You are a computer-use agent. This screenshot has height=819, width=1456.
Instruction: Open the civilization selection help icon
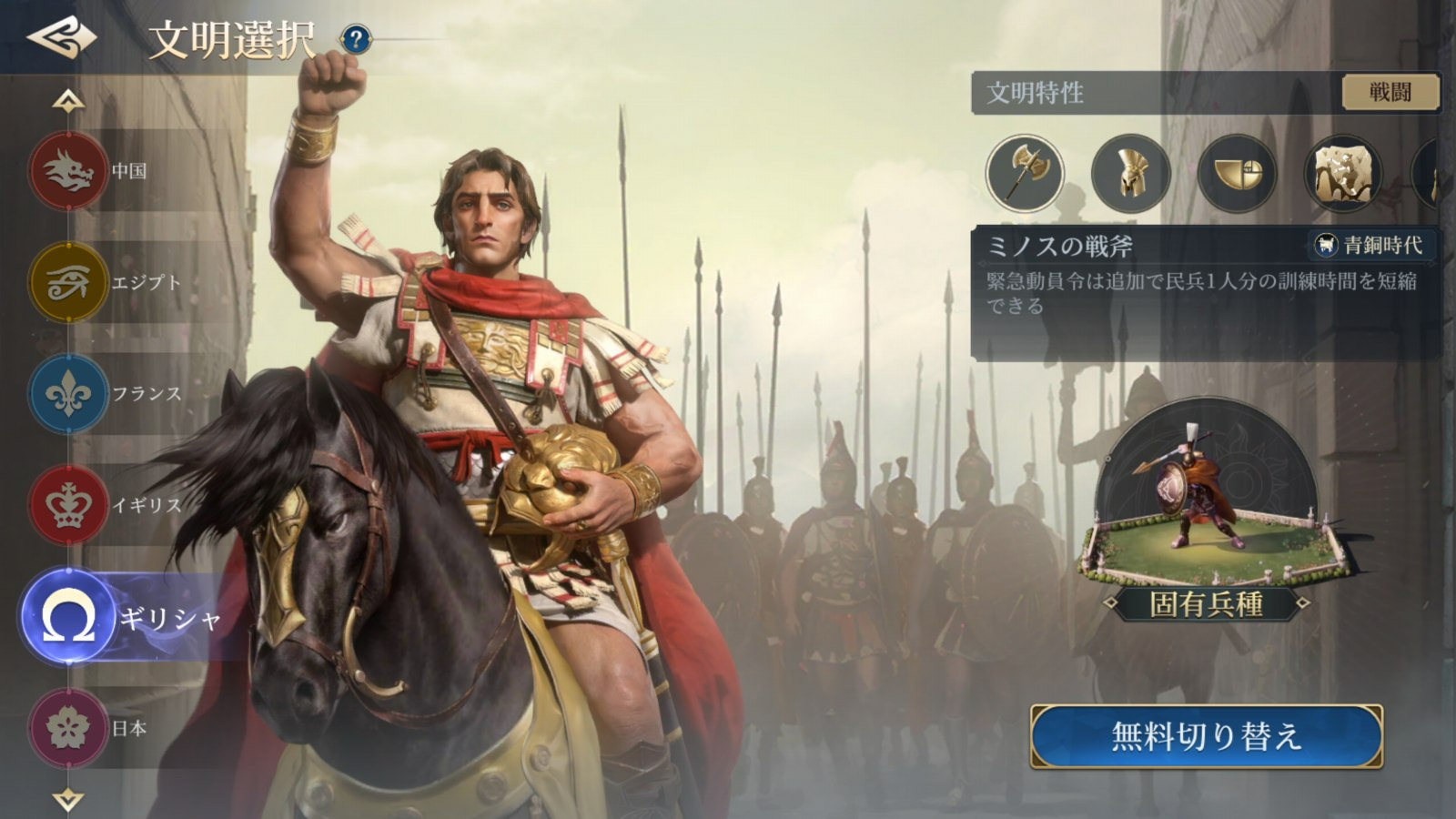pos(356,40)
